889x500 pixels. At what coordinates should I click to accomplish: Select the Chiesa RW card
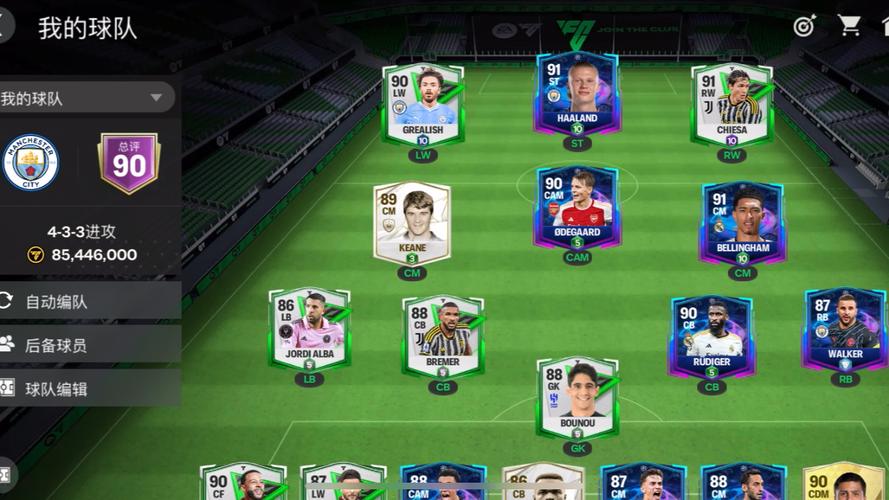click(732, 105)
